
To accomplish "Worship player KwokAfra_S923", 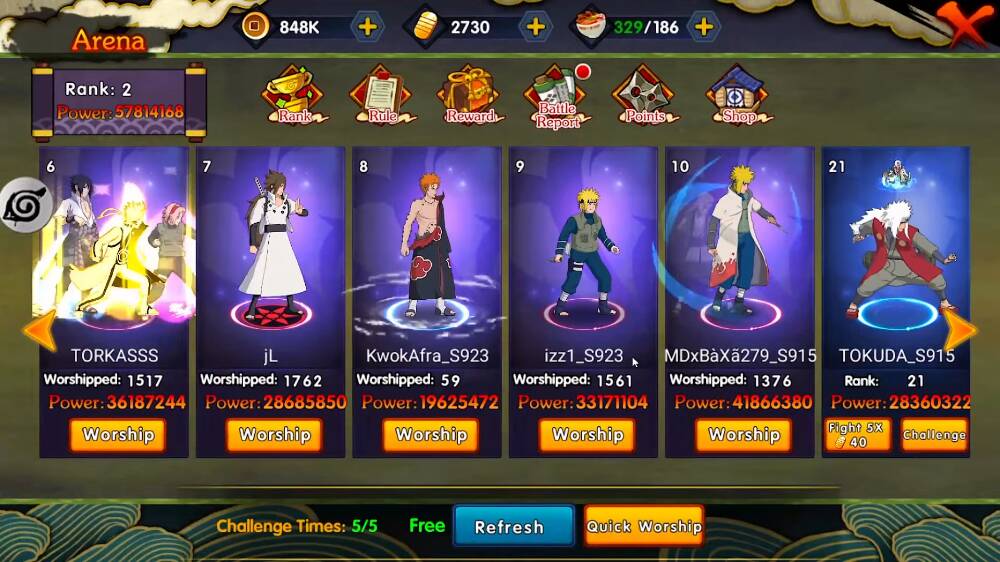I will [431, 435].
